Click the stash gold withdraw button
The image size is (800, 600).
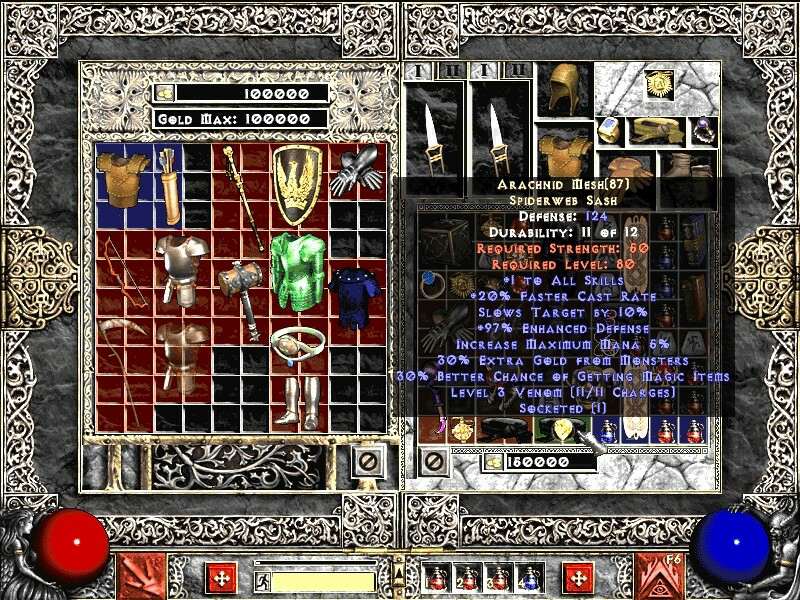point(166,93)
